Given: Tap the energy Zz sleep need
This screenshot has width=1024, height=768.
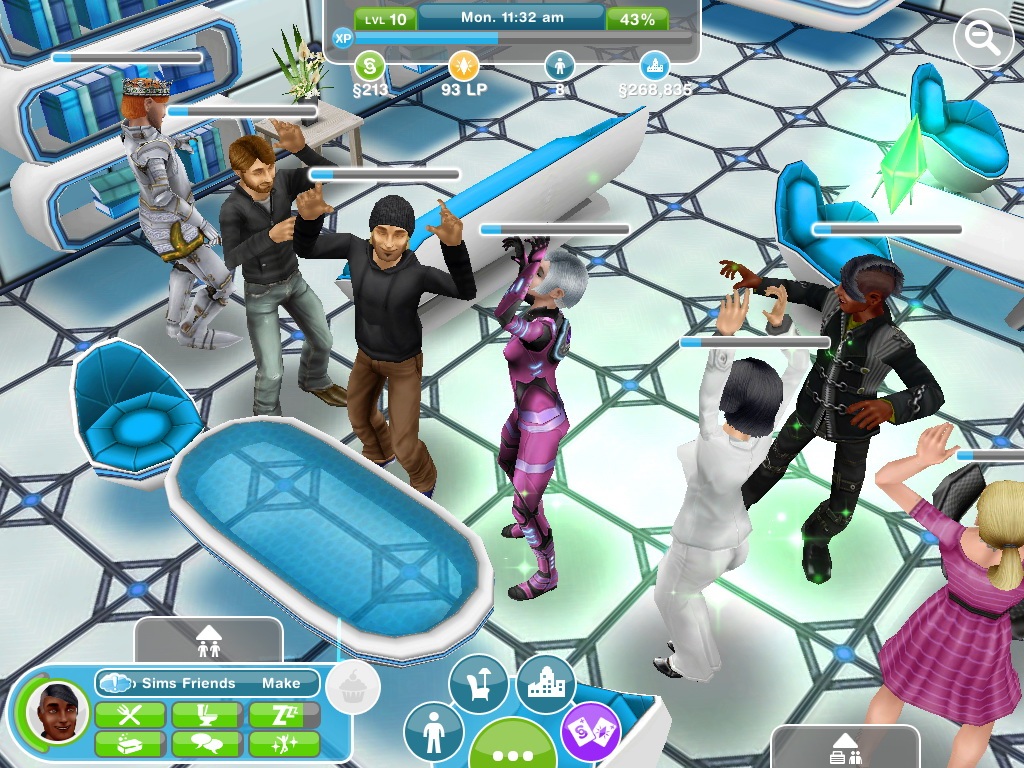Looking at the screenshot, I should click(284, 715).
